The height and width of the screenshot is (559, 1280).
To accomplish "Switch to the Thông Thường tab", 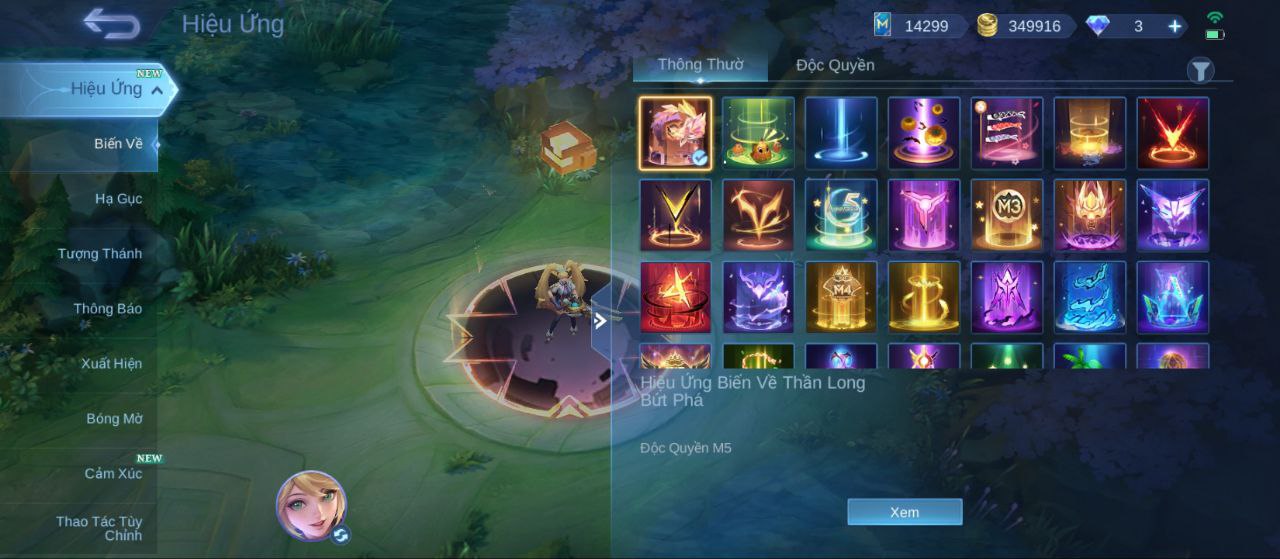I will (700, 65).
